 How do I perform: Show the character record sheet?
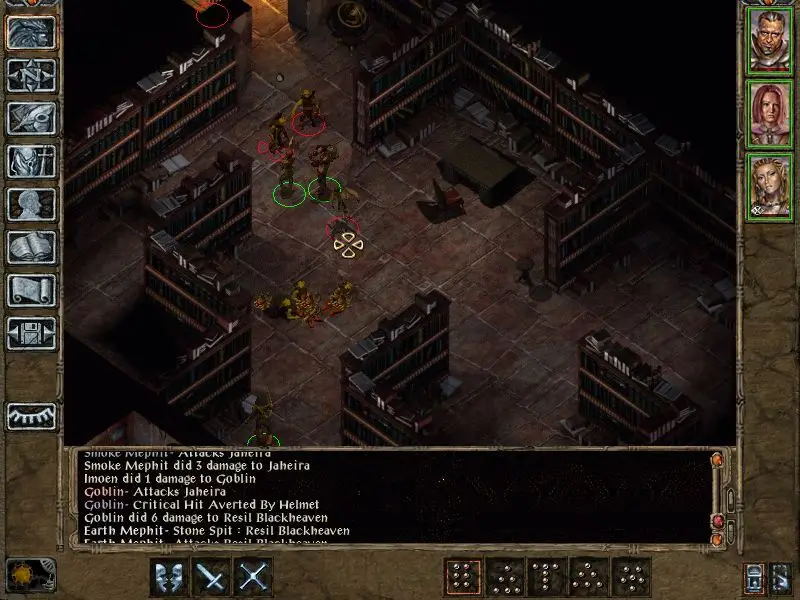point(31,203)
